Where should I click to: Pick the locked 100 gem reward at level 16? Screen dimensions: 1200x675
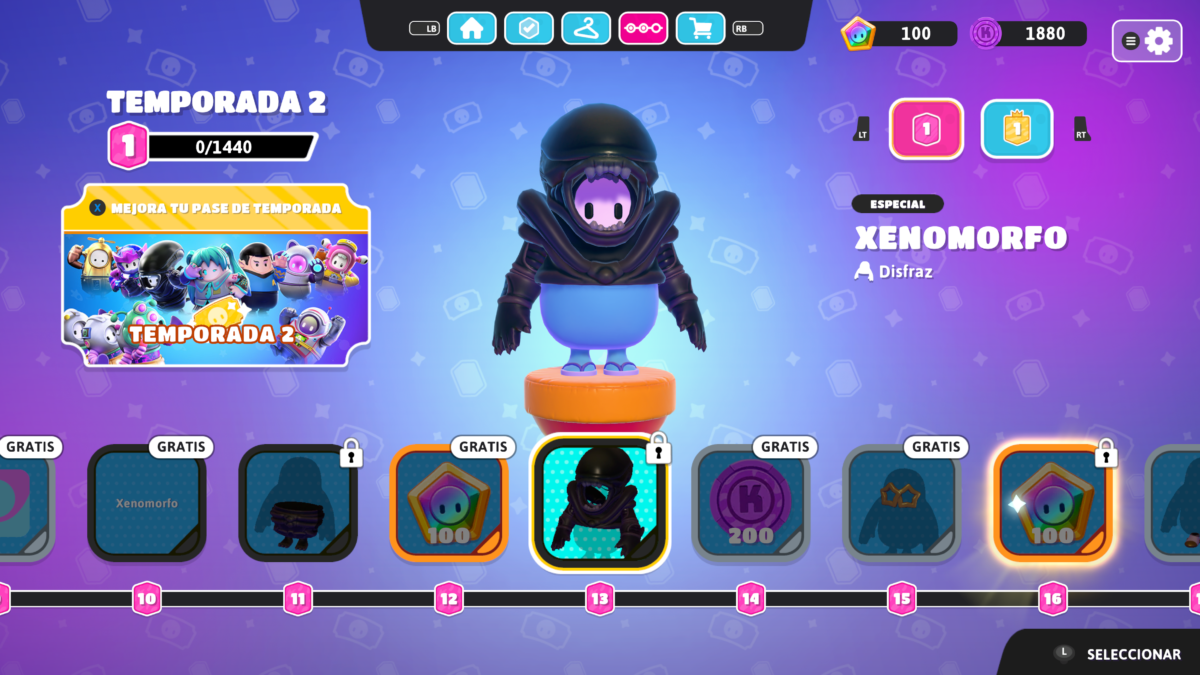pyautogui.click(x=1053, y=503)
